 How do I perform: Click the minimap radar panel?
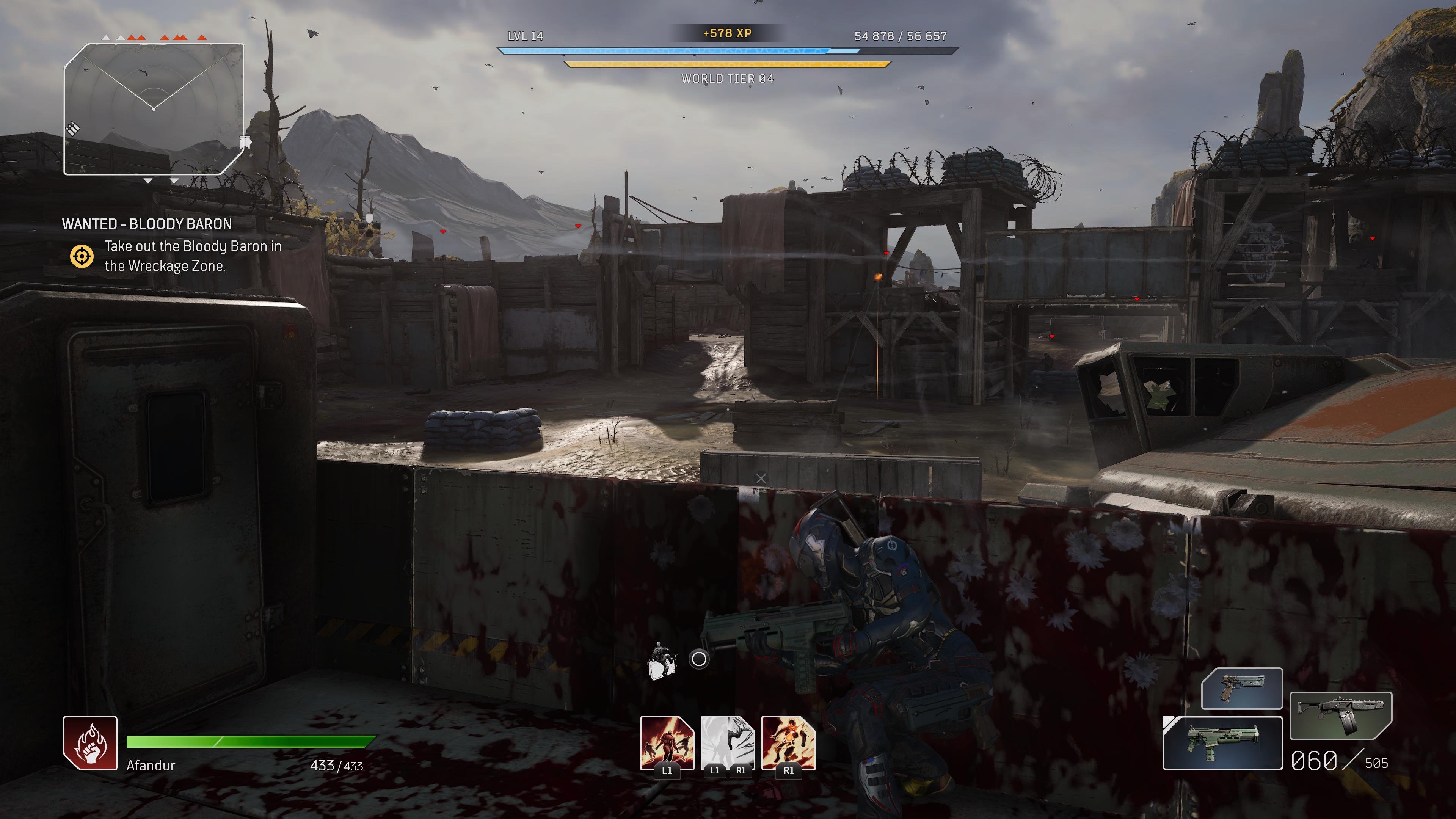tap(154, 109)
